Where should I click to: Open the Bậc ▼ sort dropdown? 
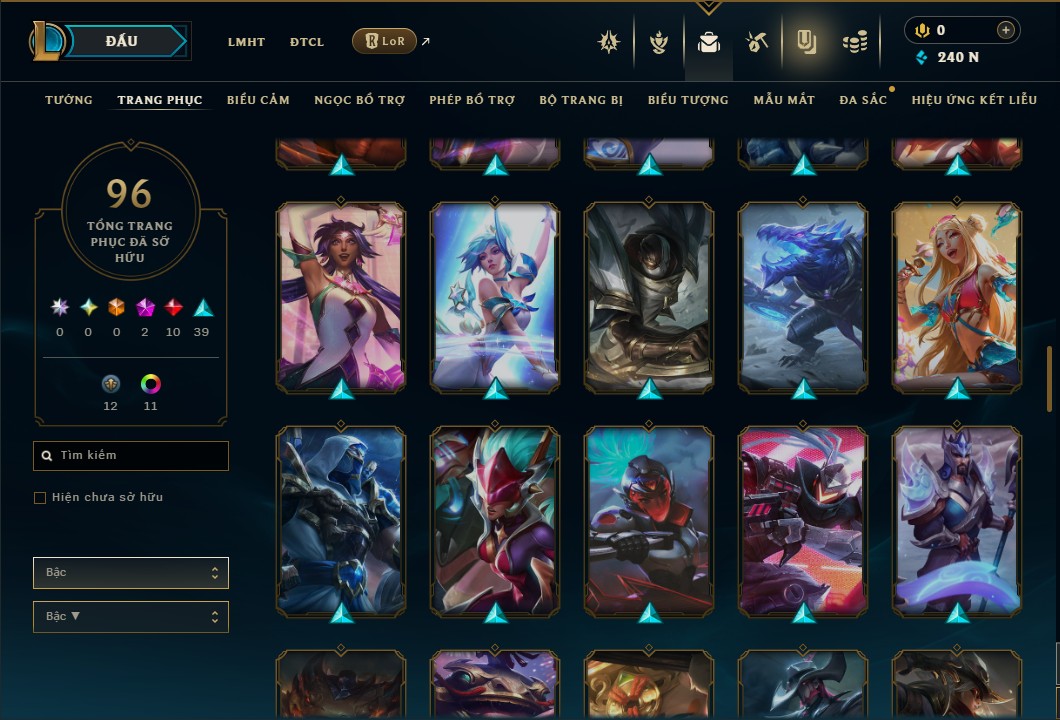click(x=131, y=617)
